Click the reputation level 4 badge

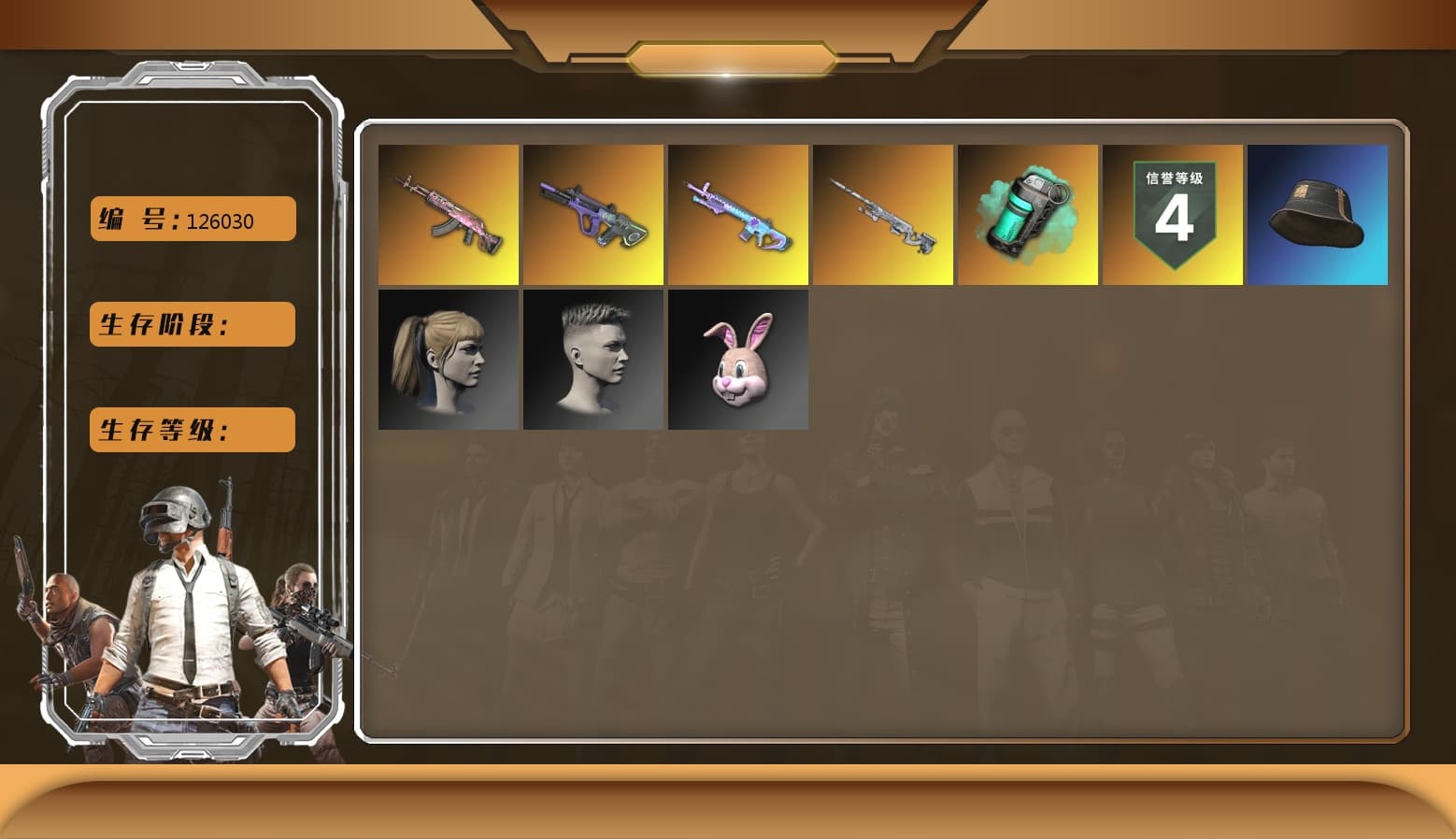pyautogui.click(x=1173, y=214)
